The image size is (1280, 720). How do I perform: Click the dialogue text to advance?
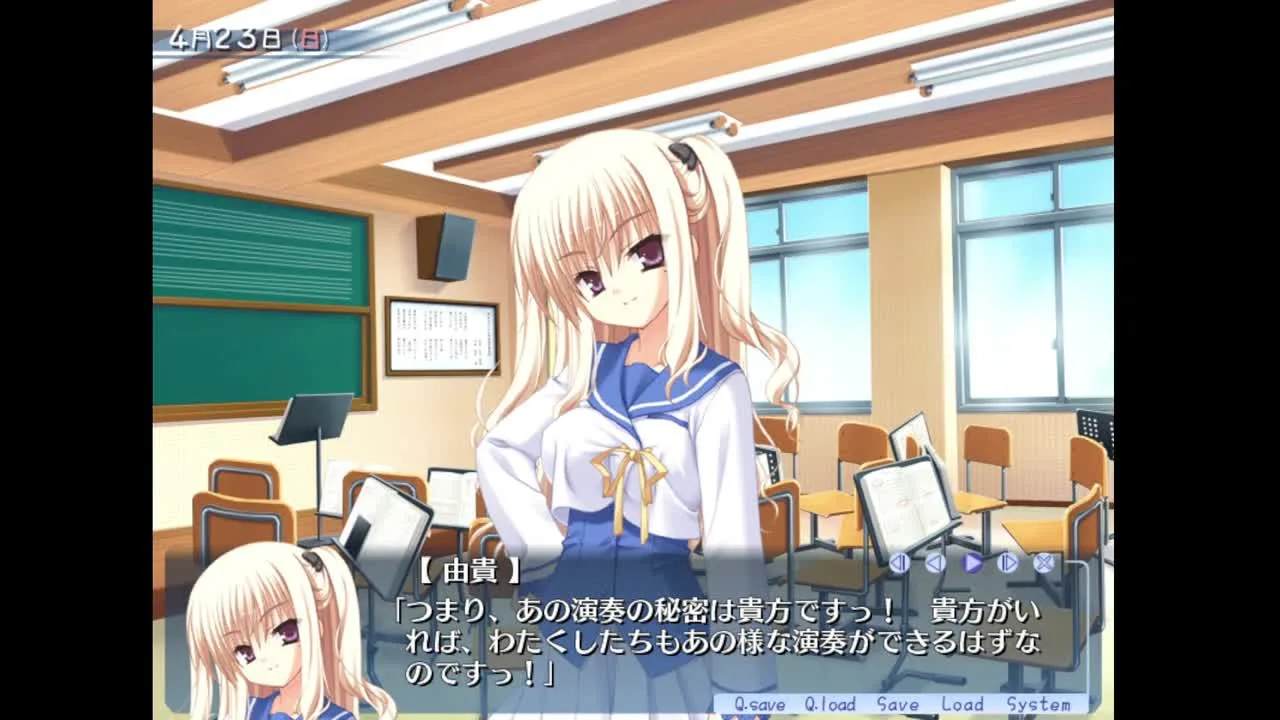(x=700, y=630)
